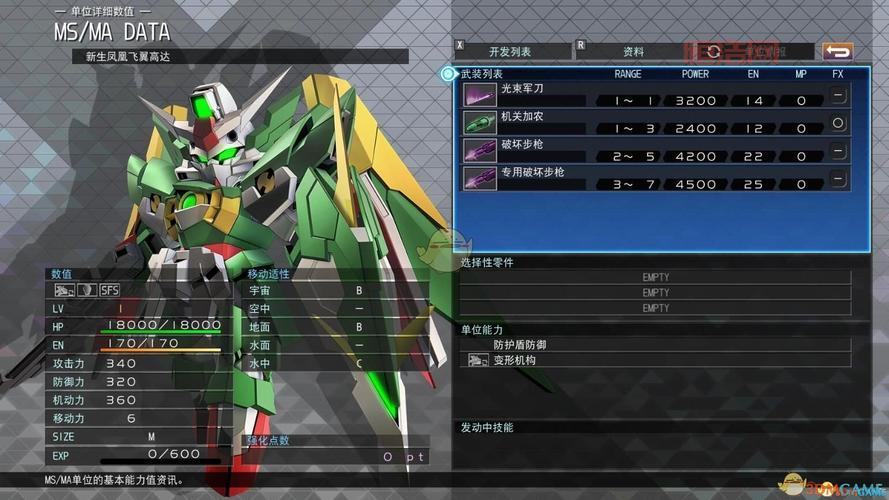The image size is (889, 500).
Task: Switch to the 资料 data tab
Action: coord(632,51)
